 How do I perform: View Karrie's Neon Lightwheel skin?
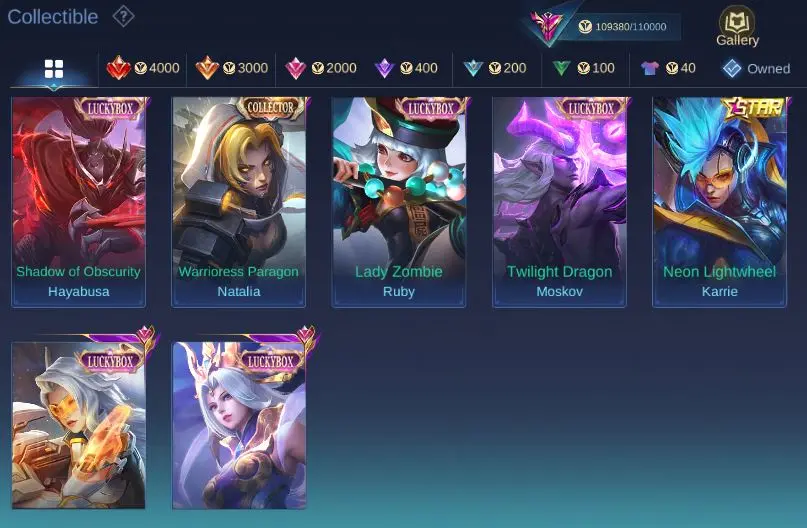pos(719,201)
